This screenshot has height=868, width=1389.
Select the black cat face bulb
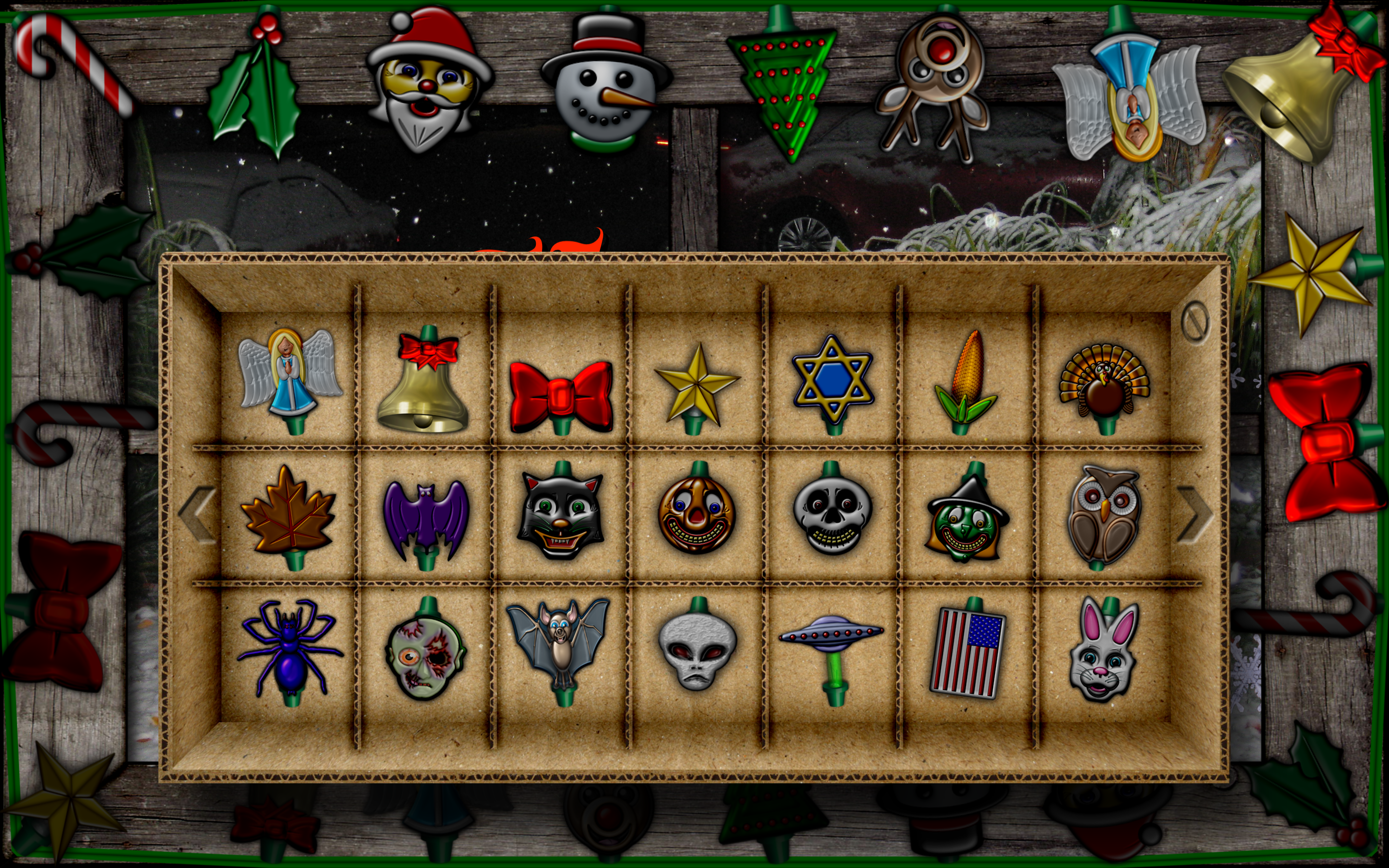pyautogui.click(x=561, y=514)
